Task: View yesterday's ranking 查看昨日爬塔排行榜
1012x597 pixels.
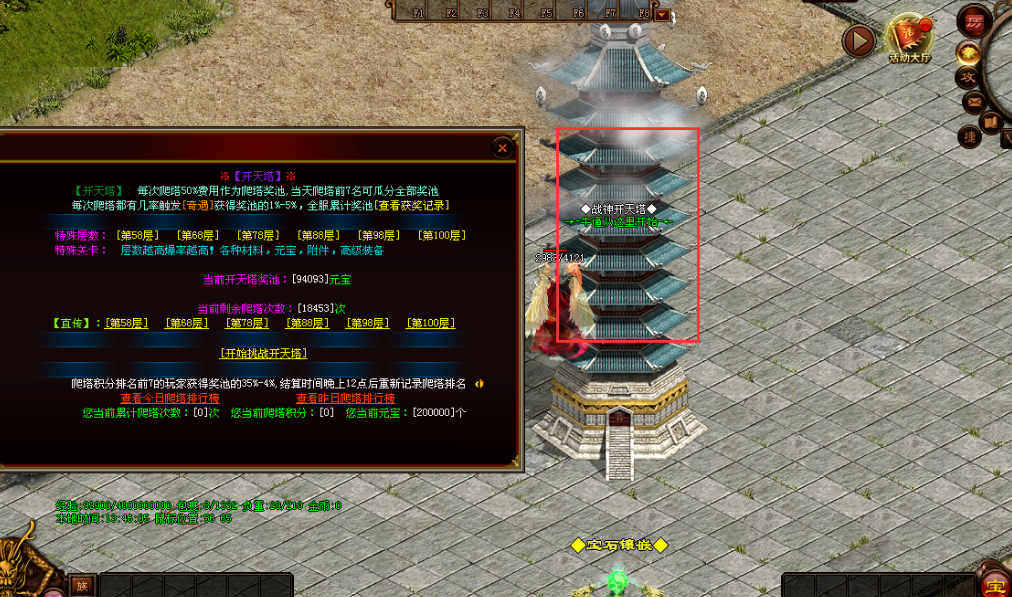Action: click(x=345, y=398)
